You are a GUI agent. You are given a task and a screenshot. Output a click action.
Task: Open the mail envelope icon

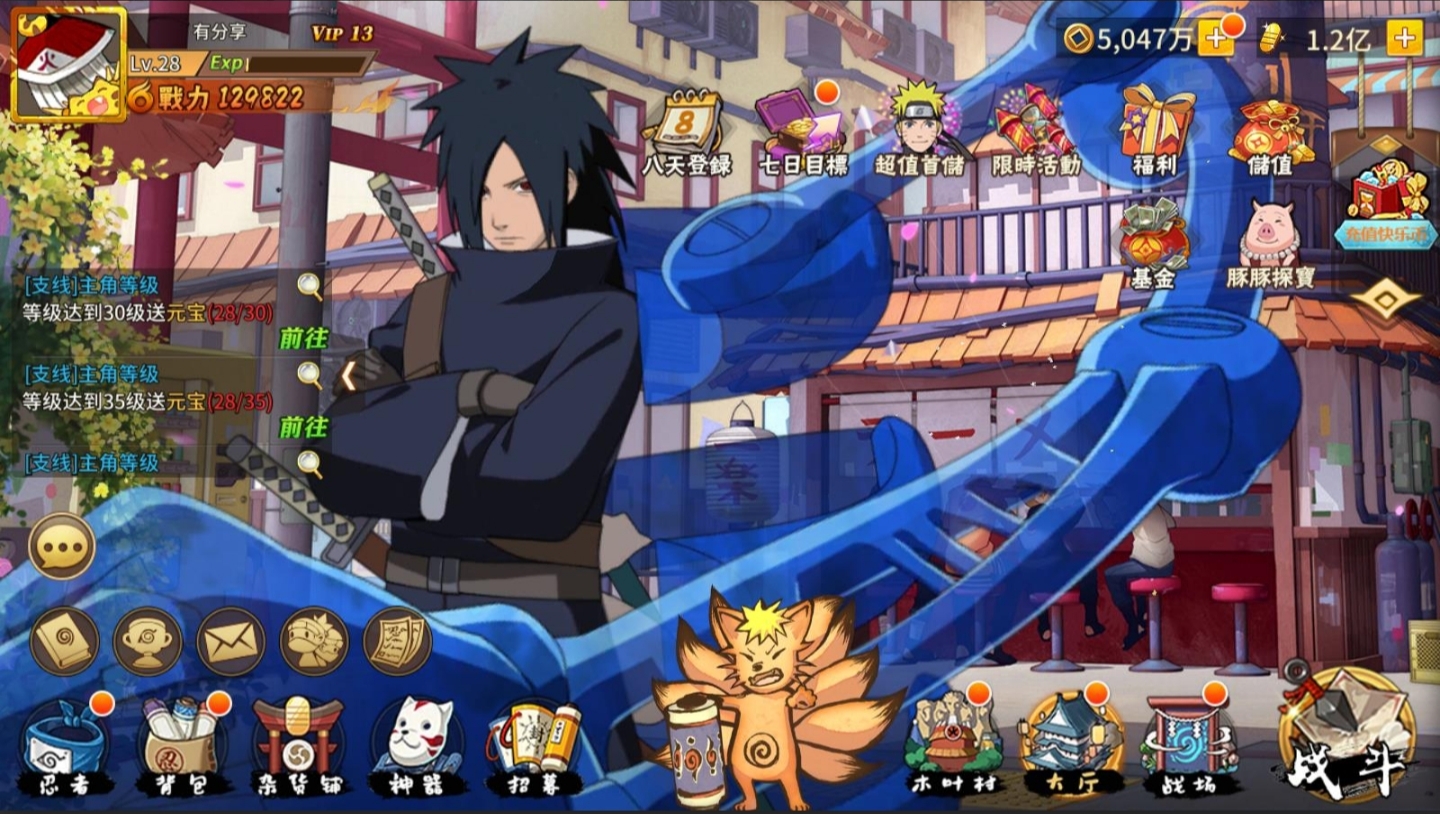coord(231,641)
